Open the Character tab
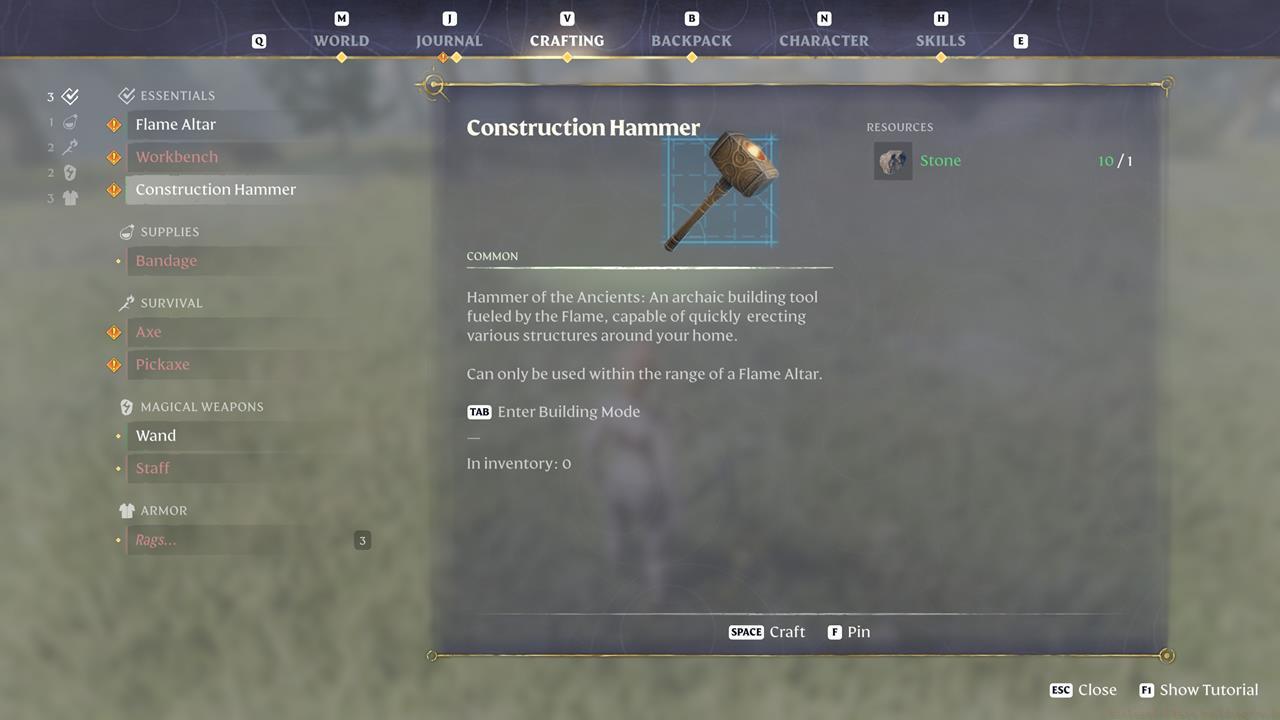The image size is (1280, 720). pos(824,40)
